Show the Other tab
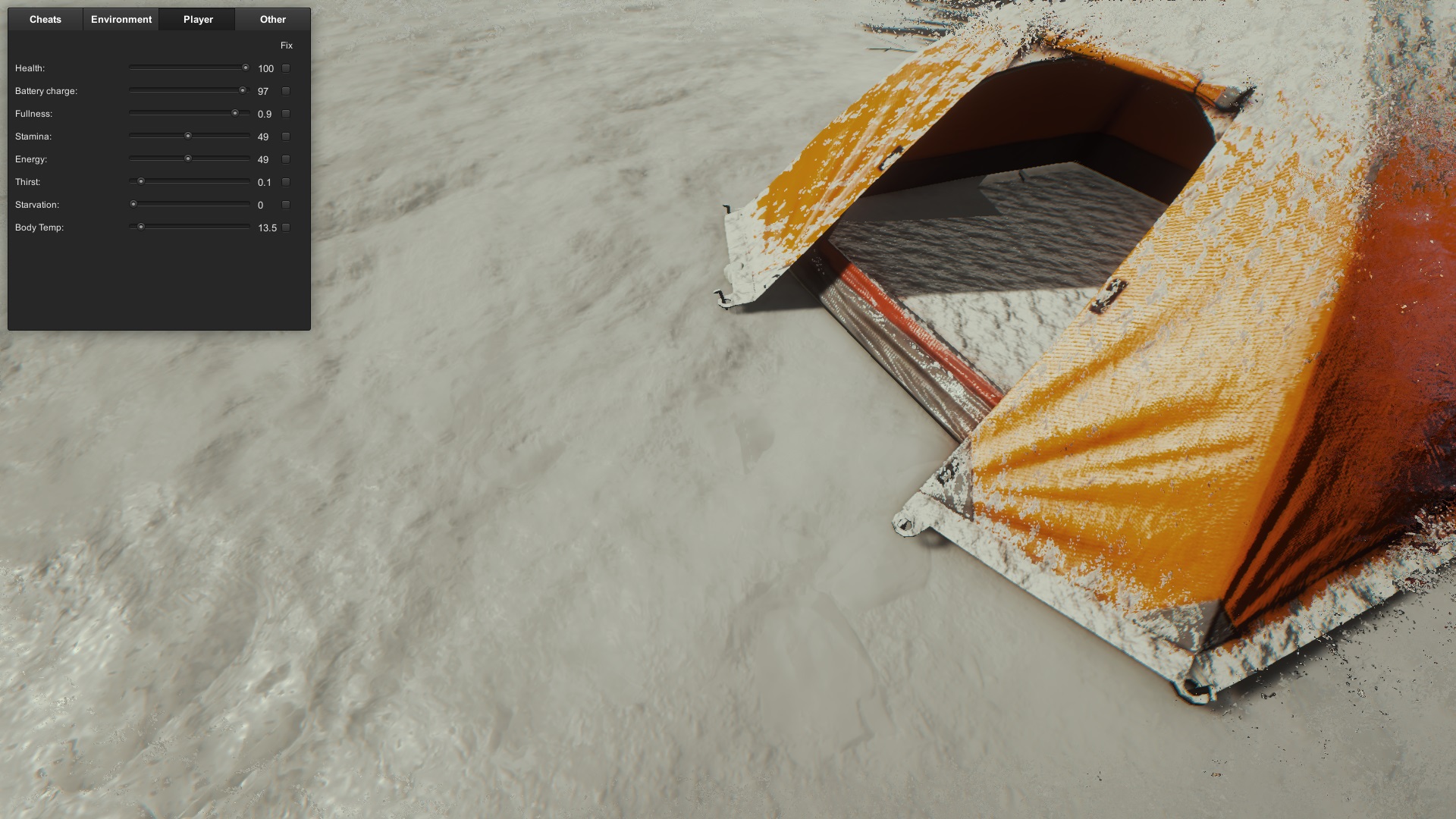The width and height of the screenshot is (1456, 819). (x=273, y=20)
